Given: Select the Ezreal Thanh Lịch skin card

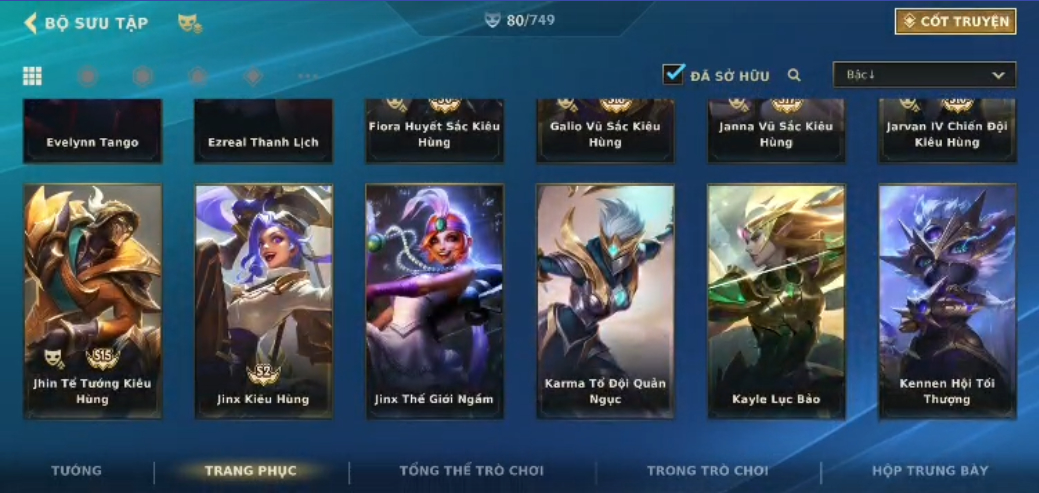Looking at the screenshot, I should pos(264,131).
